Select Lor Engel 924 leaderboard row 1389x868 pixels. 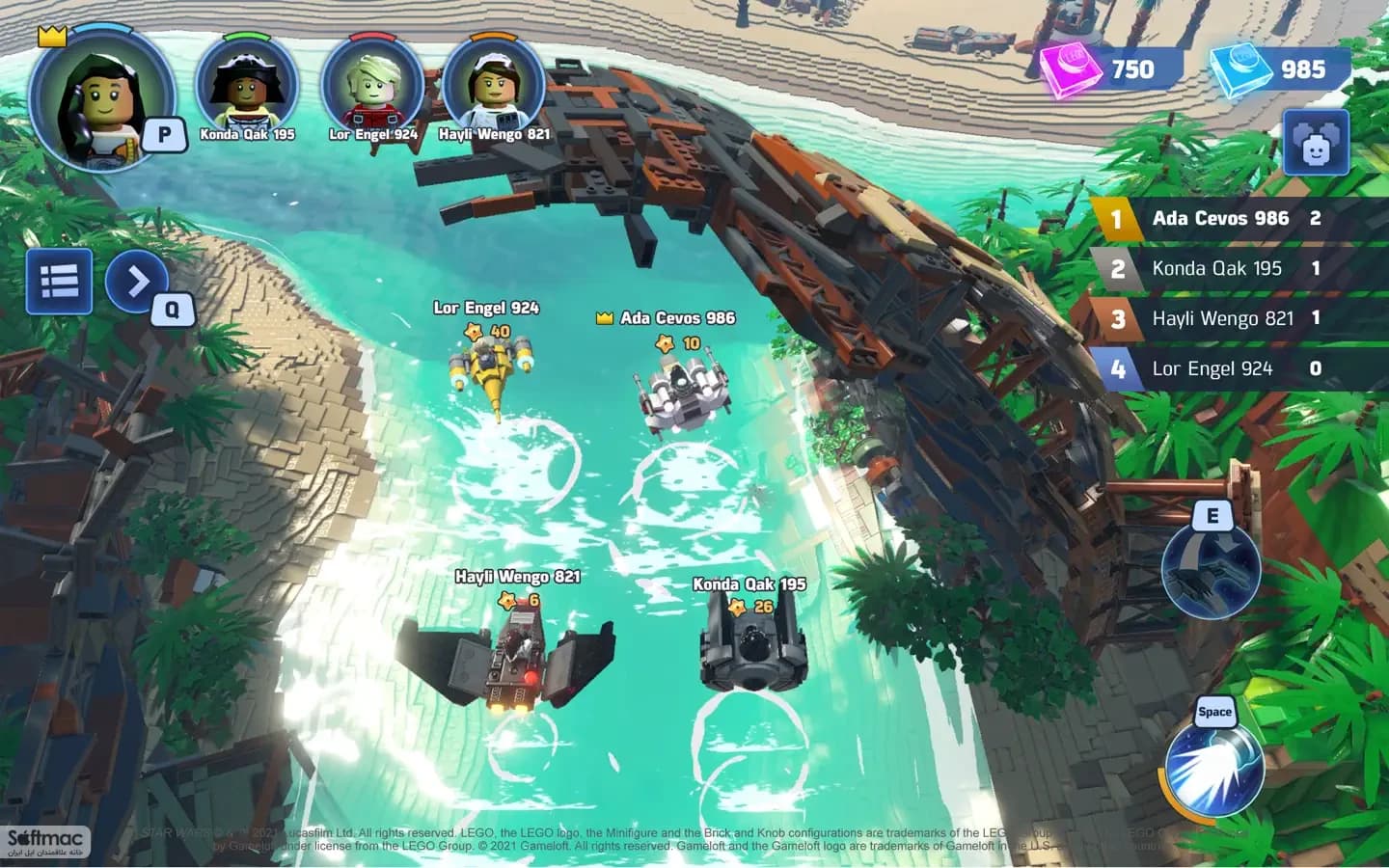tap(1239, 369)
